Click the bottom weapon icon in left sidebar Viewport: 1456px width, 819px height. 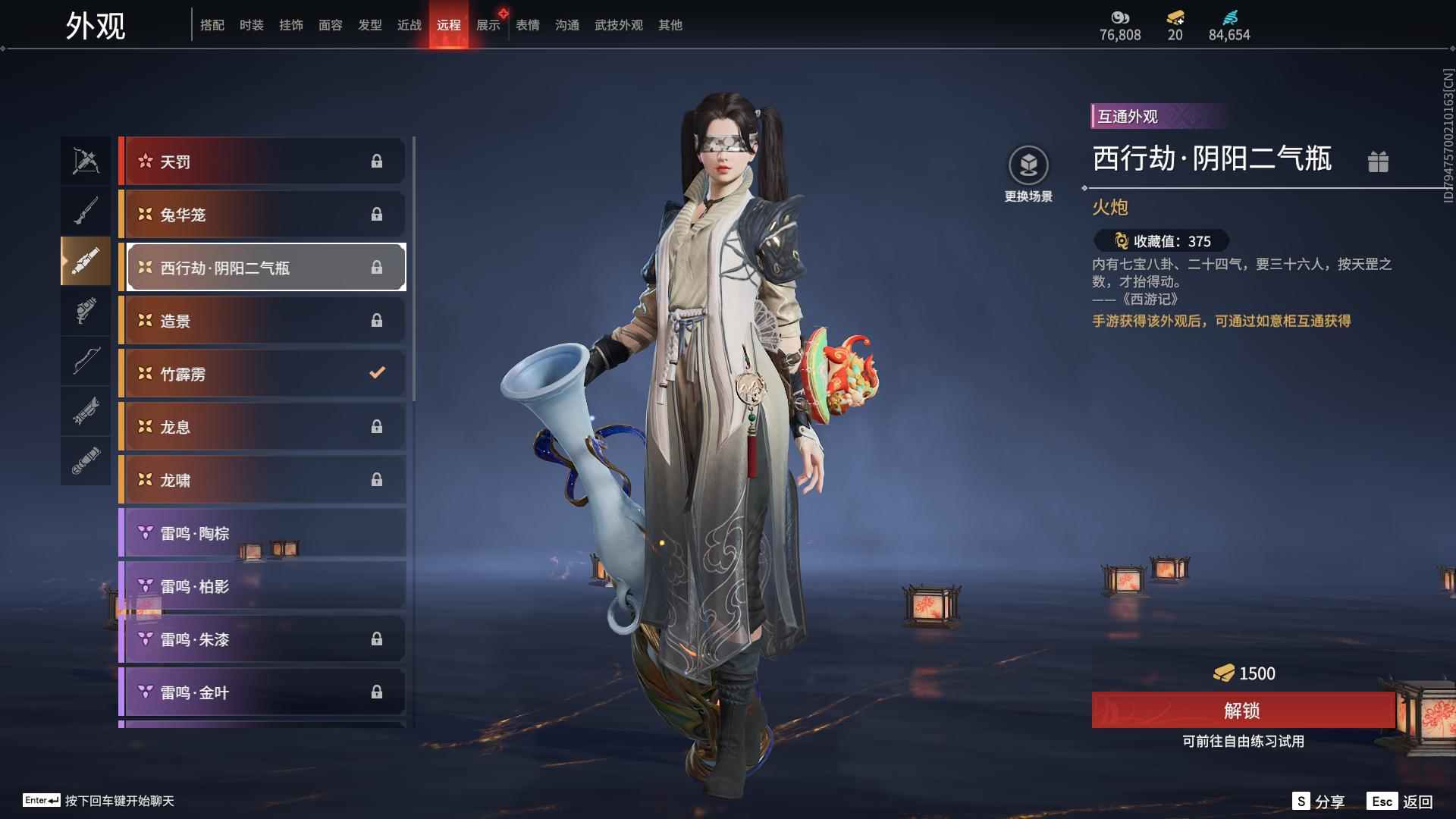pos(86,461)
